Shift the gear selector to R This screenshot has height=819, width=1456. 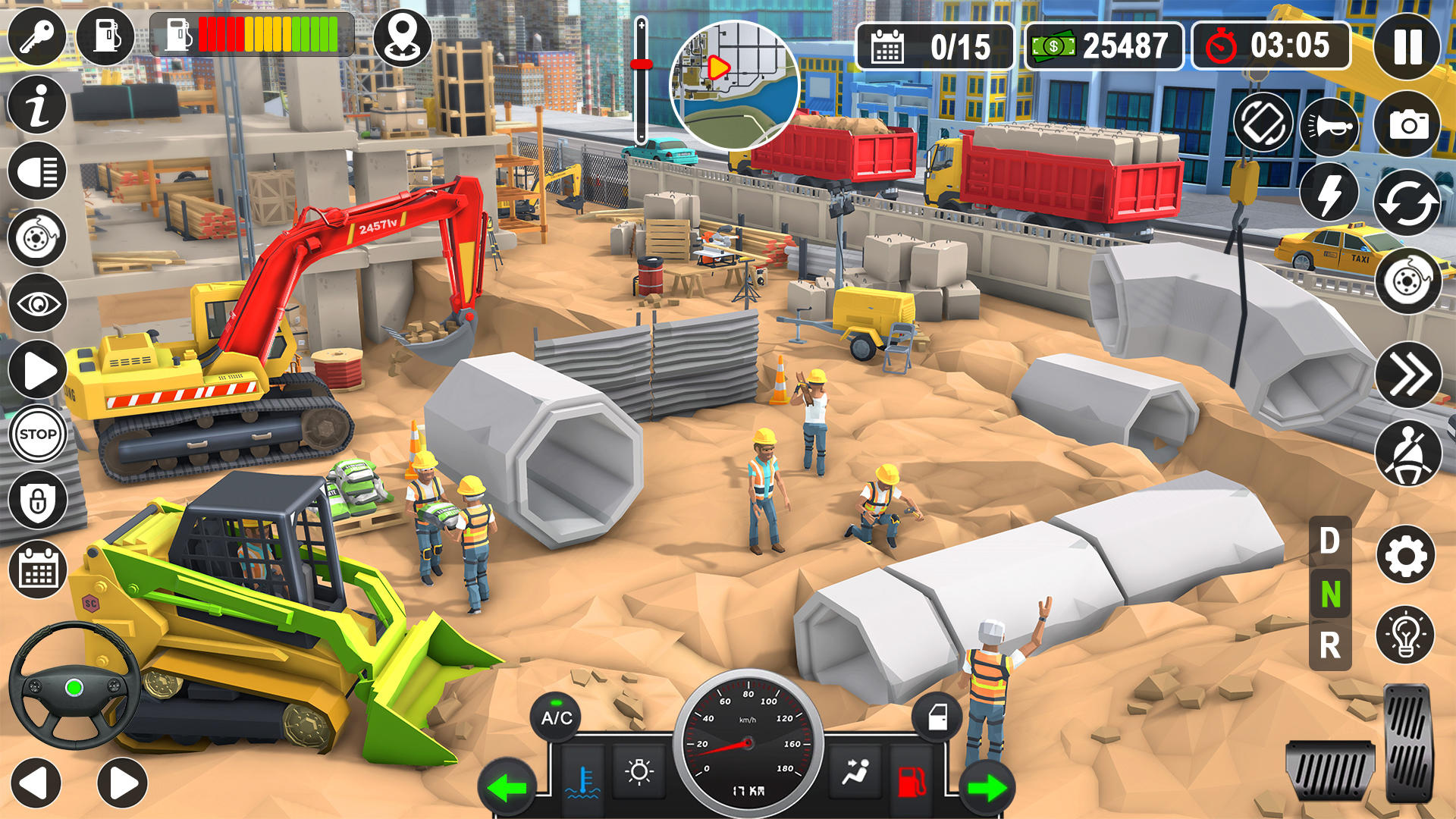pos(1329,644)
